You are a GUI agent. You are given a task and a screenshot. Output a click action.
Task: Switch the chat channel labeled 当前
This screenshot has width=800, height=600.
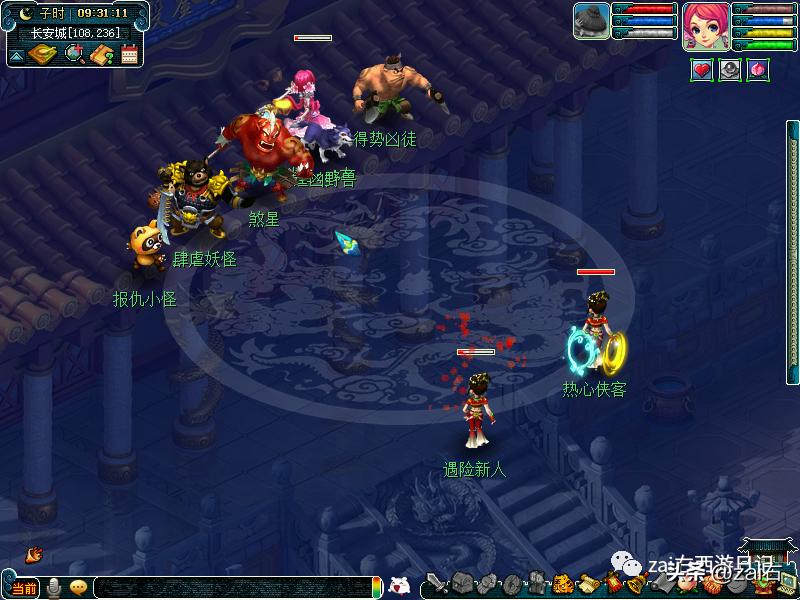click(x=24, y=587)
